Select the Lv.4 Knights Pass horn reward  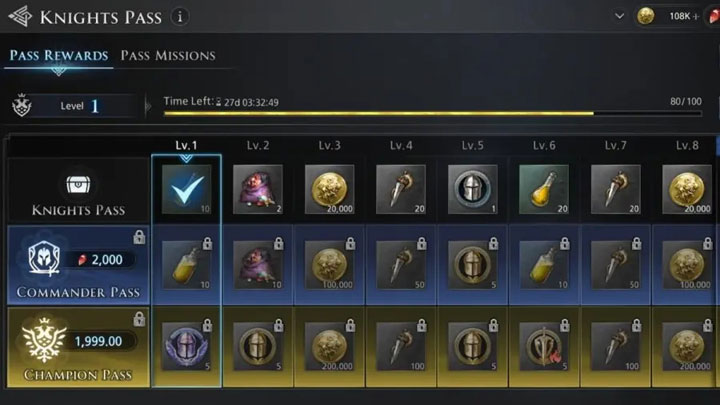(x=401, y=187)
